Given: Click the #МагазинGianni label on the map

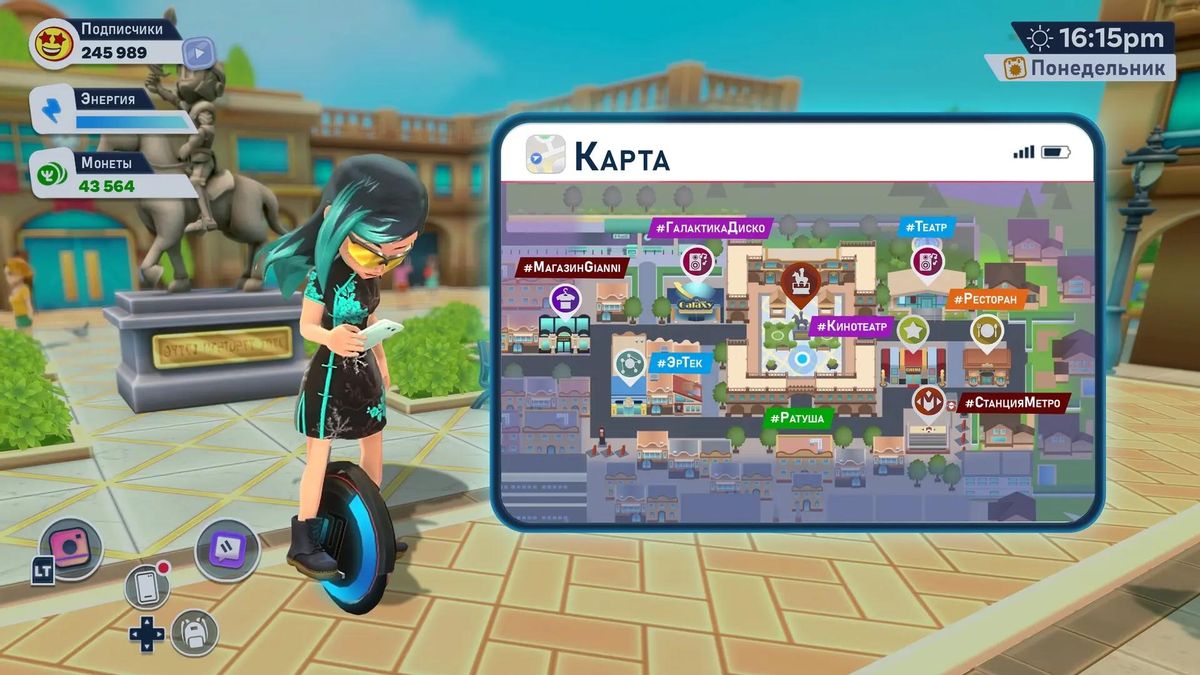Looking at the screenshot, I should click(x=573, y=268).
